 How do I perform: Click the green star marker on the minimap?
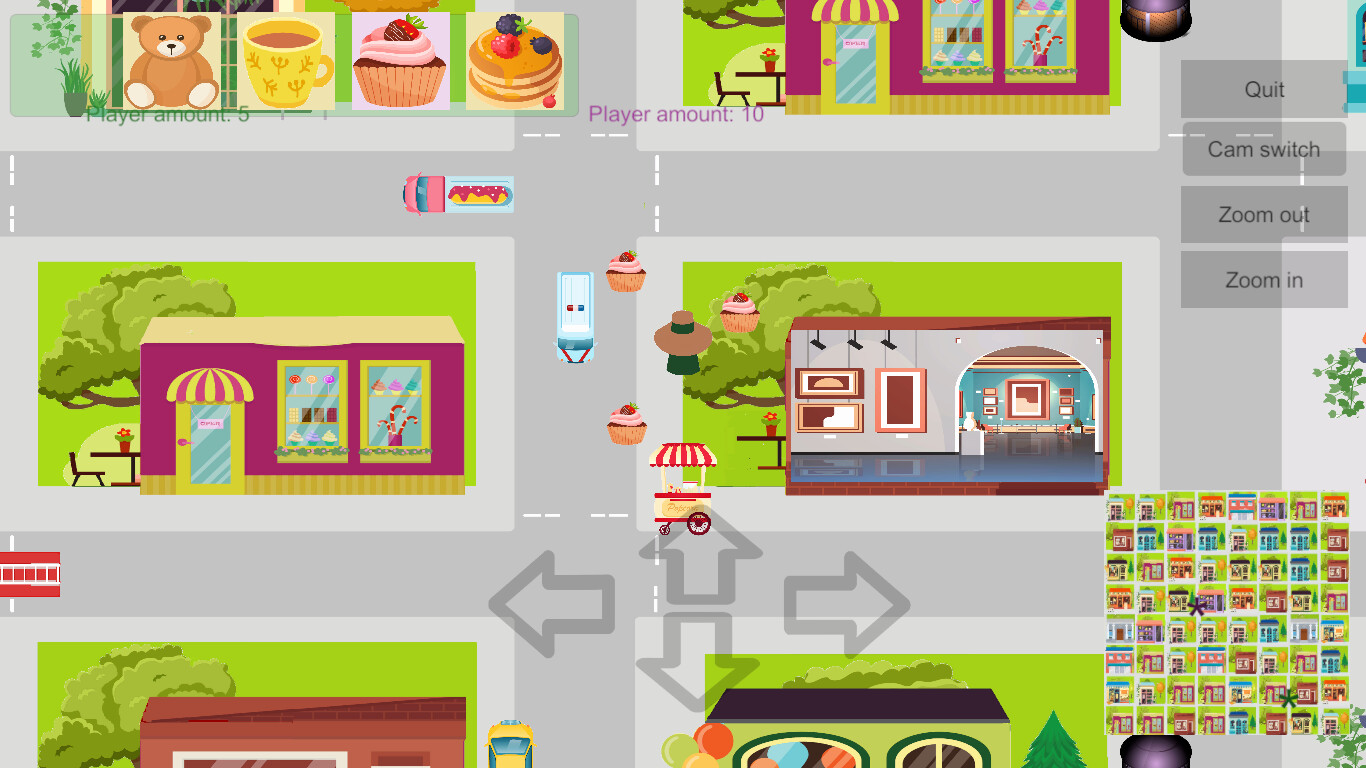(1288, 699)
